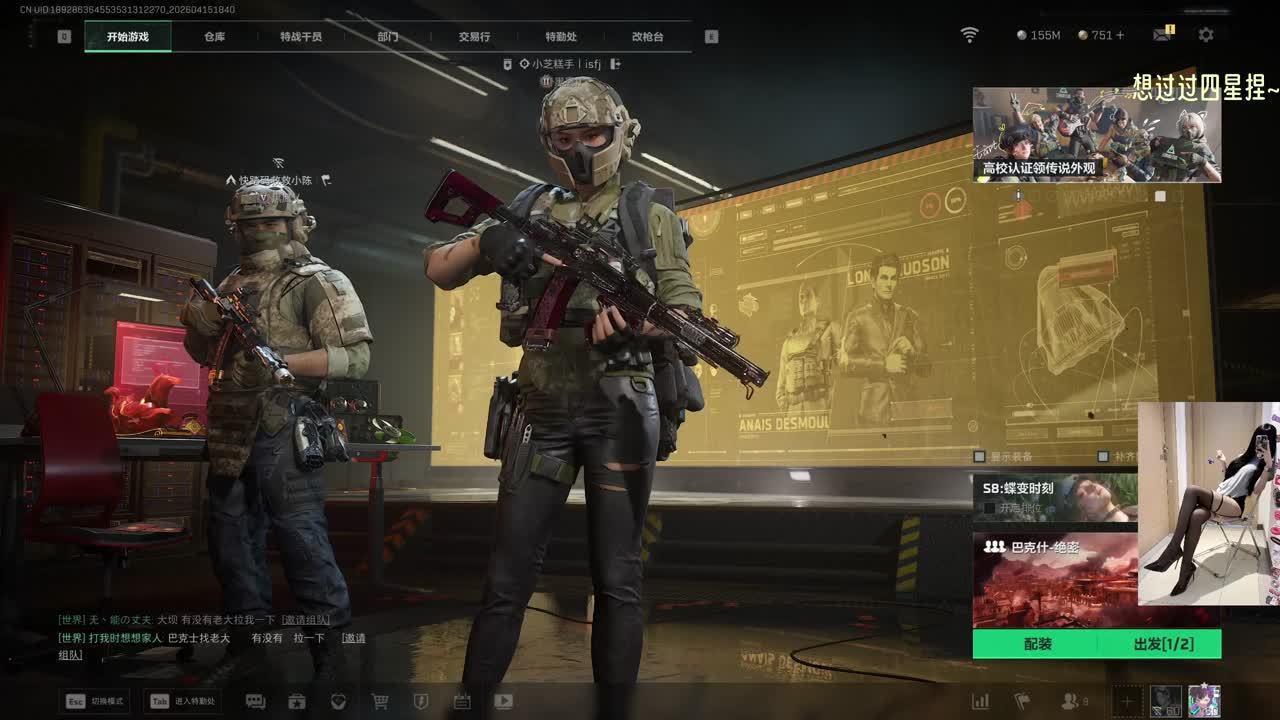Toggle the 显示装备 show equipment checkbox
The height and width of the screenshot is (720, 1280).
[980, 456]
